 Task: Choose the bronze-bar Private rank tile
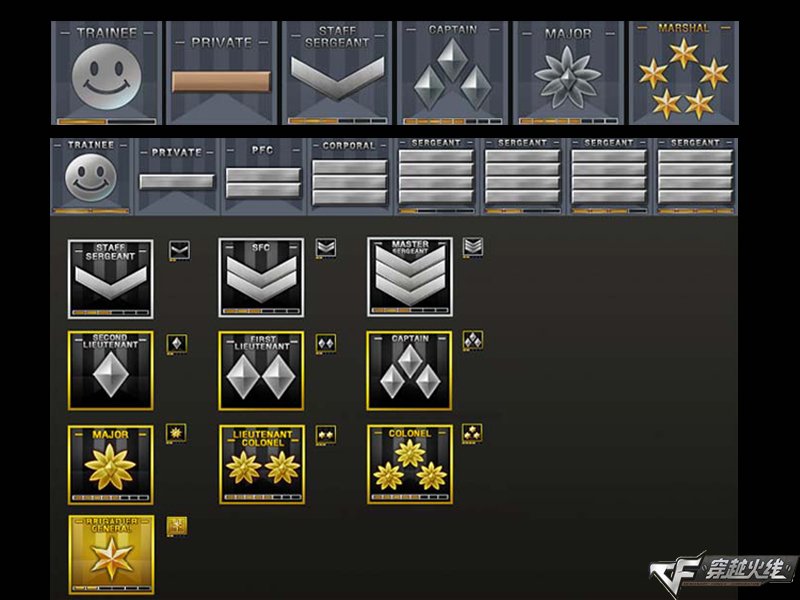pyautogui.click(x=222, y=73)
